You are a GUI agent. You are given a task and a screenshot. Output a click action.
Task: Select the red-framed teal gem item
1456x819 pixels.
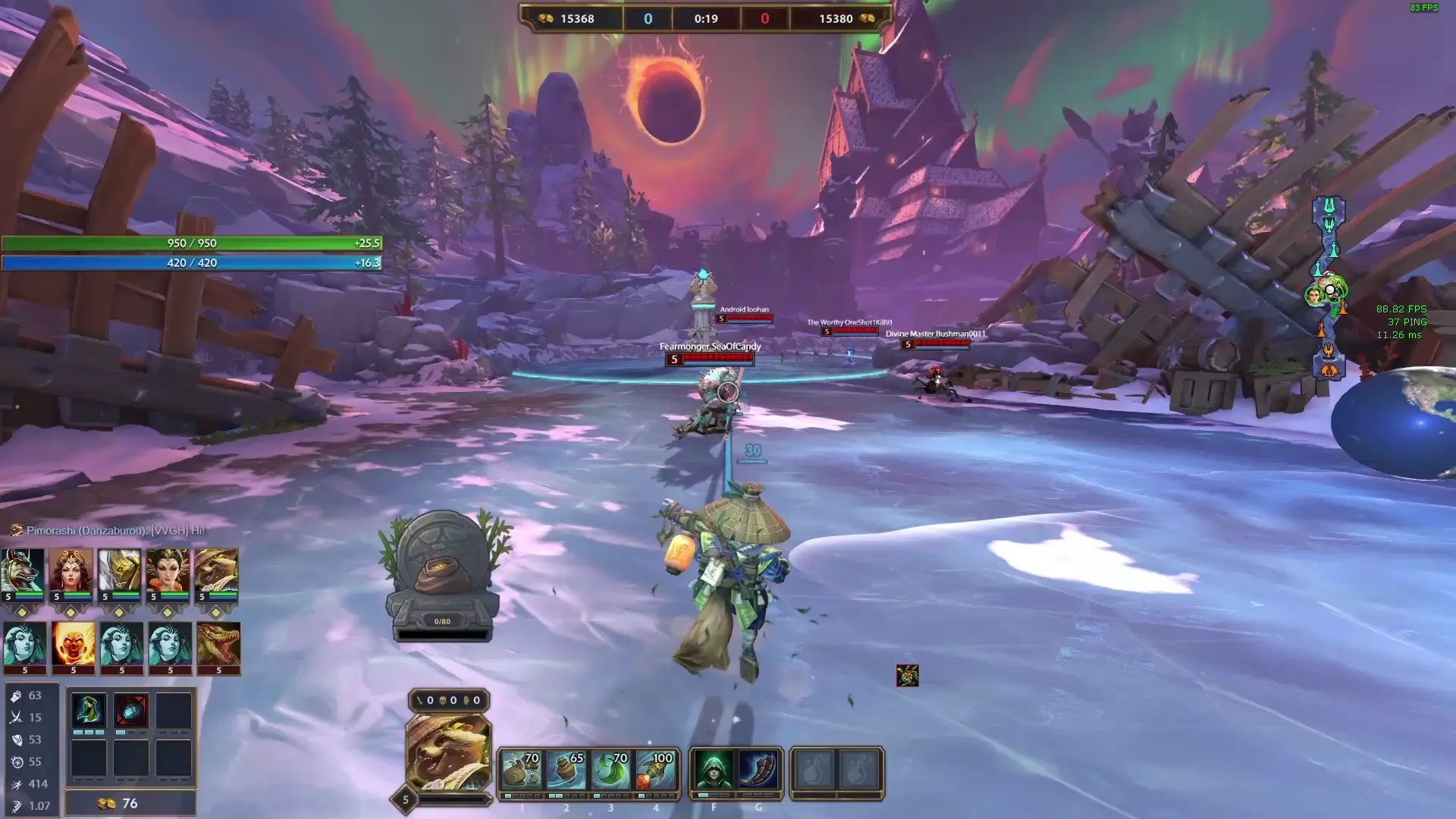click(x=130, y=711)
